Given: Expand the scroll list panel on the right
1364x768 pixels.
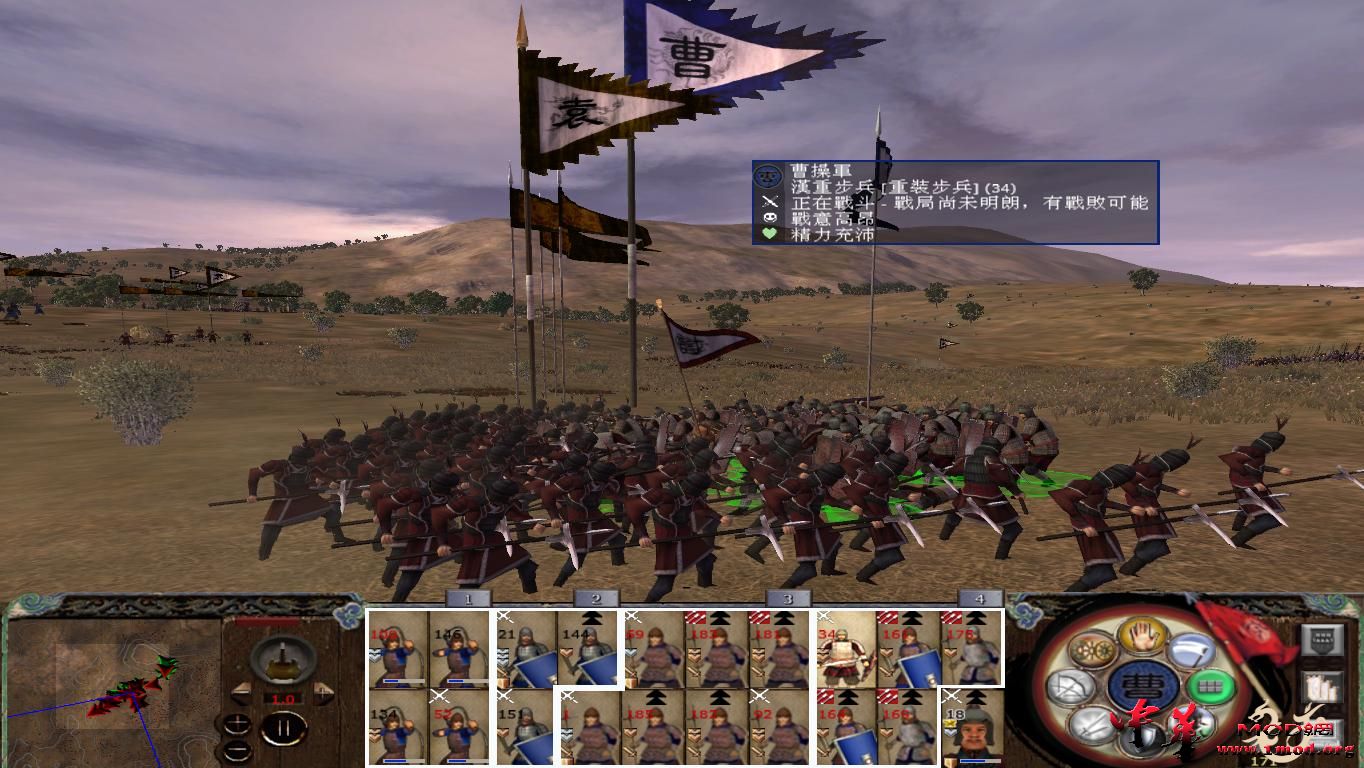Looking at the screenshot, I should (1322, 687).
